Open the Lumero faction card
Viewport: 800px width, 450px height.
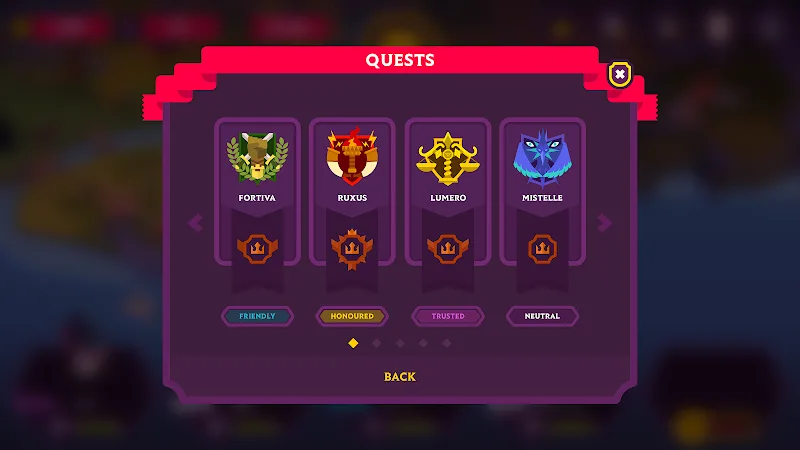[x=447, y=190]
